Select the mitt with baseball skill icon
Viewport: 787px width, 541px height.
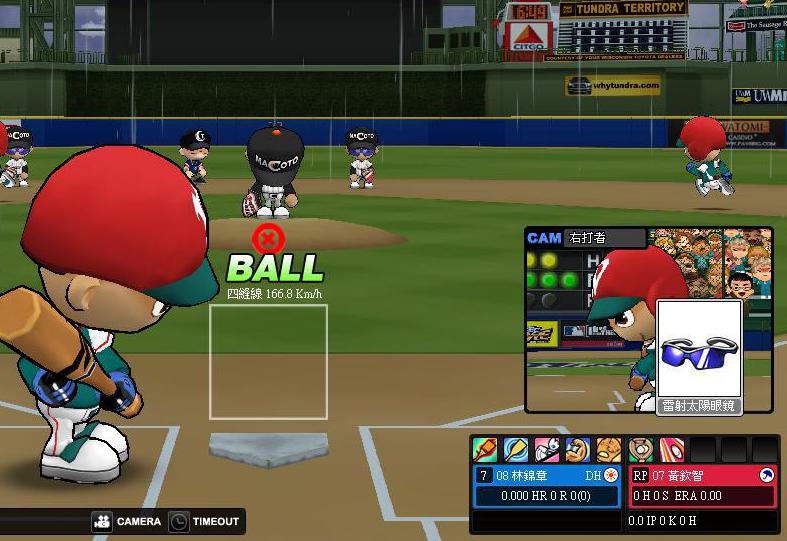click(x=640, y=450)
